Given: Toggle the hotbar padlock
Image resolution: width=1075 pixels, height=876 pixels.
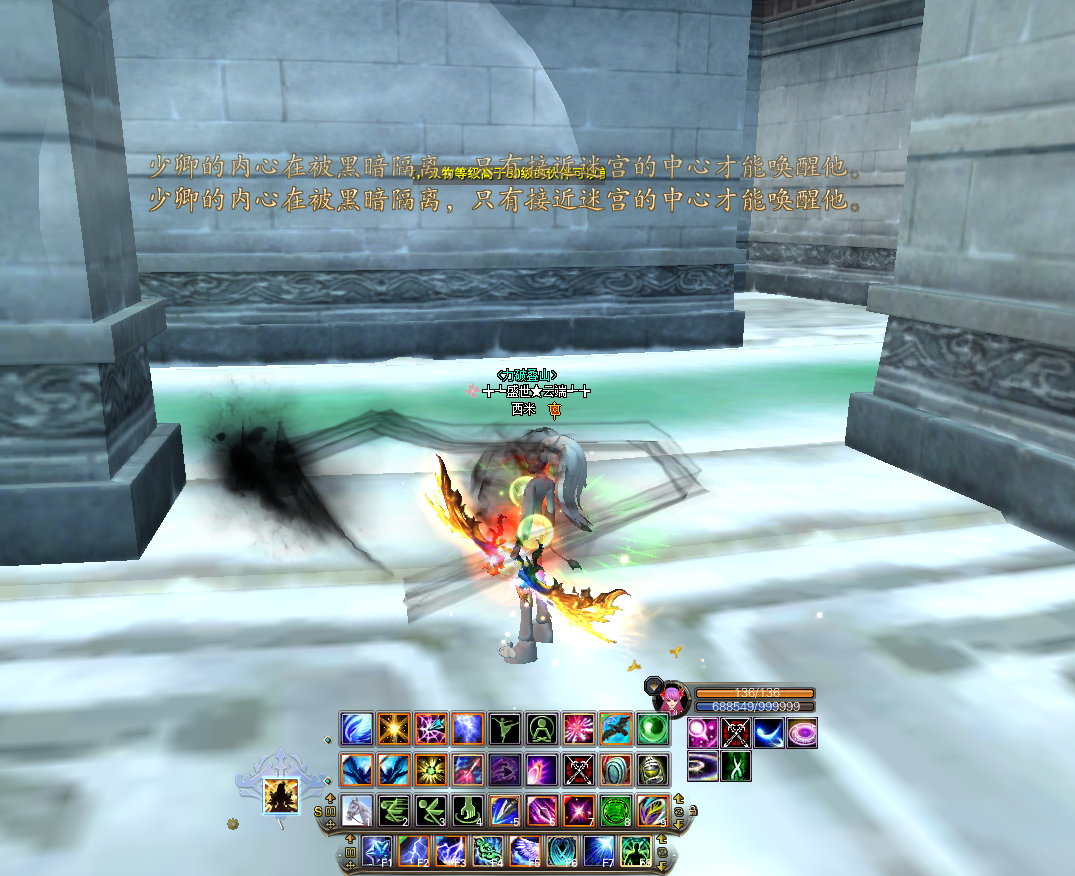Looking at the screenshot, I should pos(693,811).
